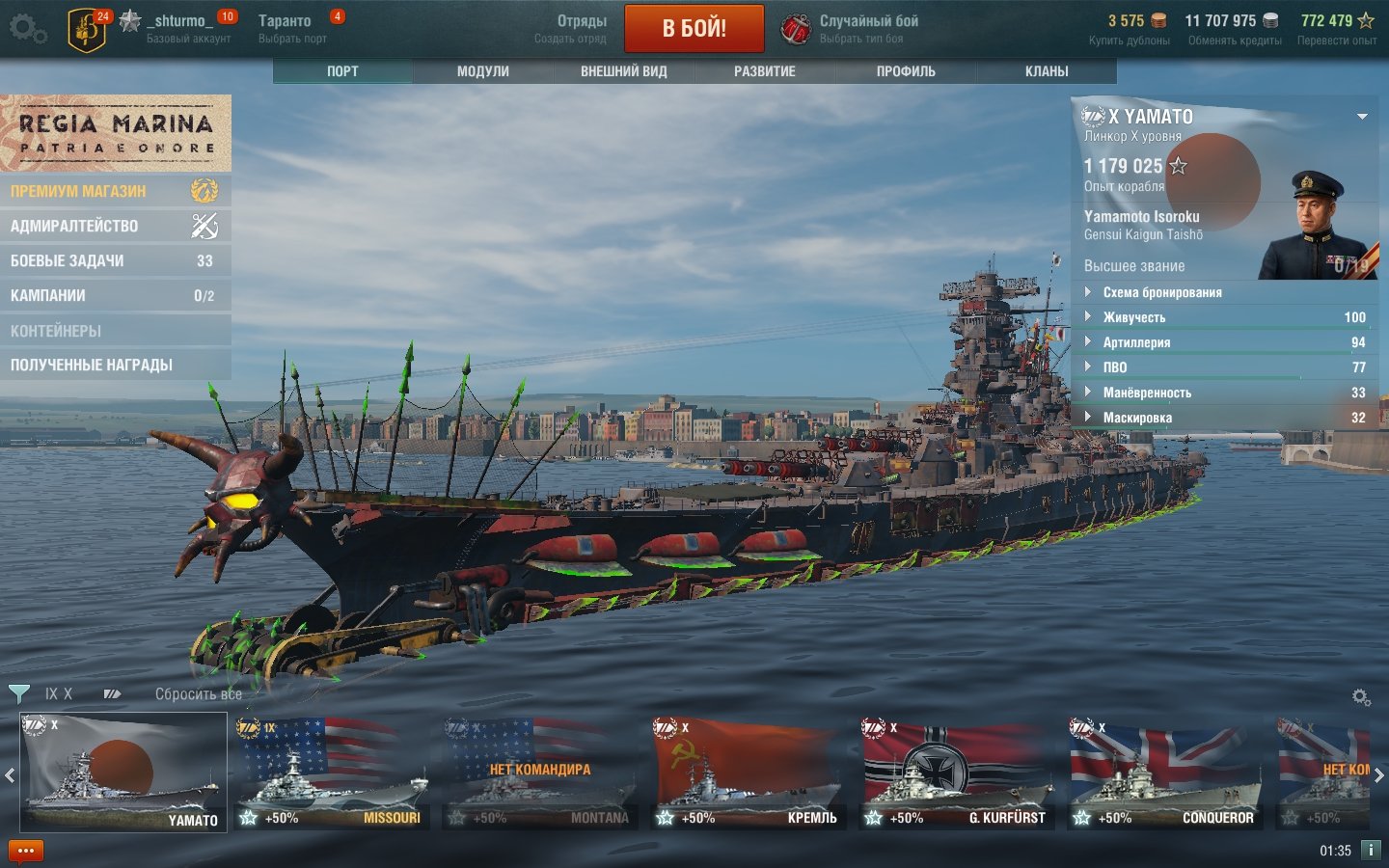The image size is (1389, 868).
Task: Go to the Развитие tab
Action: (x=764, y=71)
